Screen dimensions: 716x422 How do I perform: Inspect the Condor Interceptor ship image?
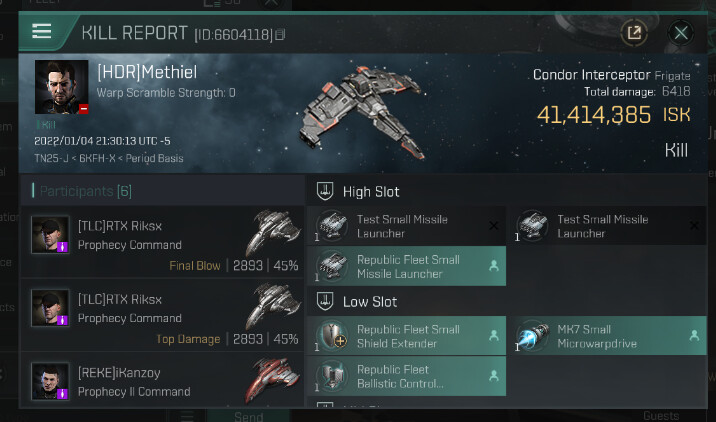(365, 110)
